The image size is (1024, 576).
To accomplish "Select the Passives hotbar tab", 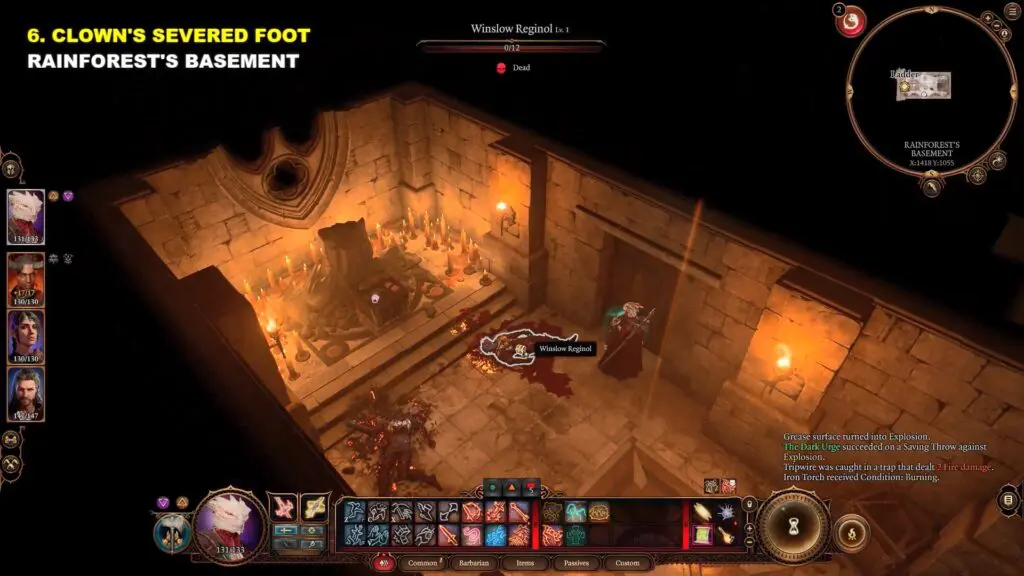I will click(575, 563).
